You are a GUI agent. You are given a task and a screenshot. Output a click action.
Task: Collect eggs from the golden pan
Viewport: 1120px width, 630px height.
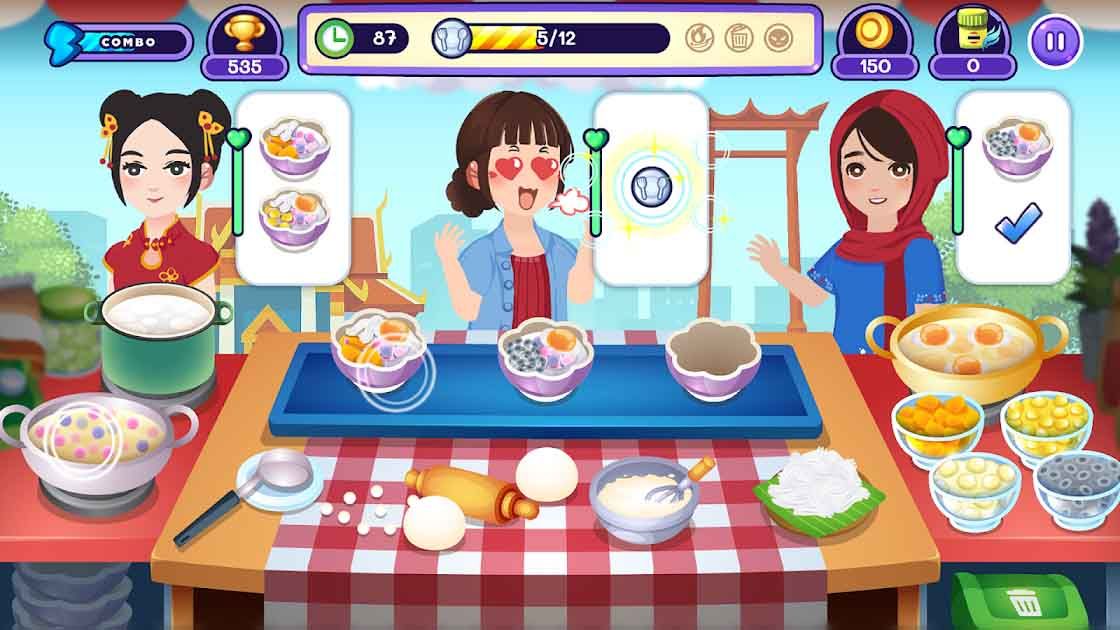pyautogui.click(x=963, y=350)
